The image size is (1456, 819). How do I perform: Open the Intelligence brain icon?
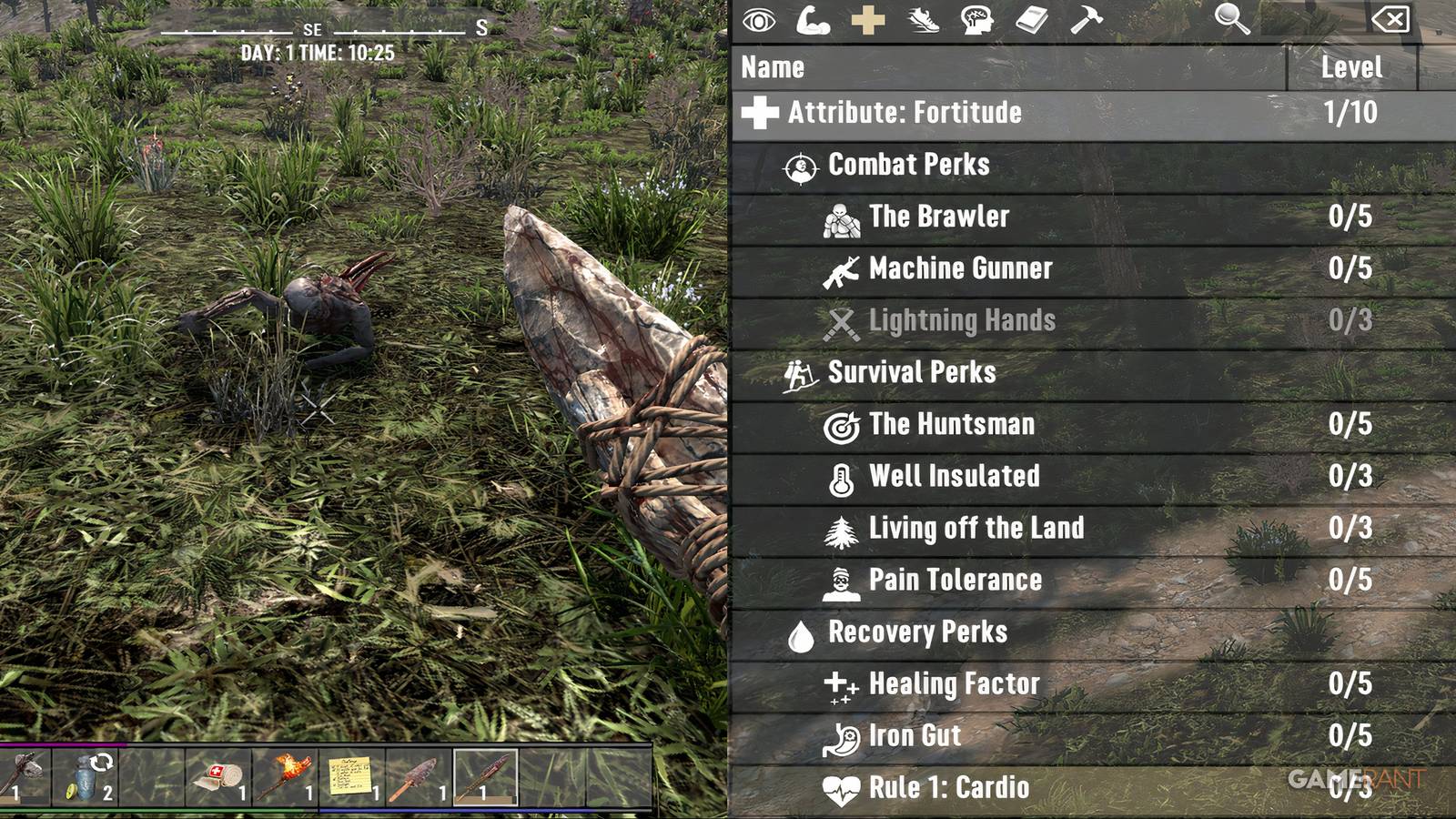click(980, 22)
